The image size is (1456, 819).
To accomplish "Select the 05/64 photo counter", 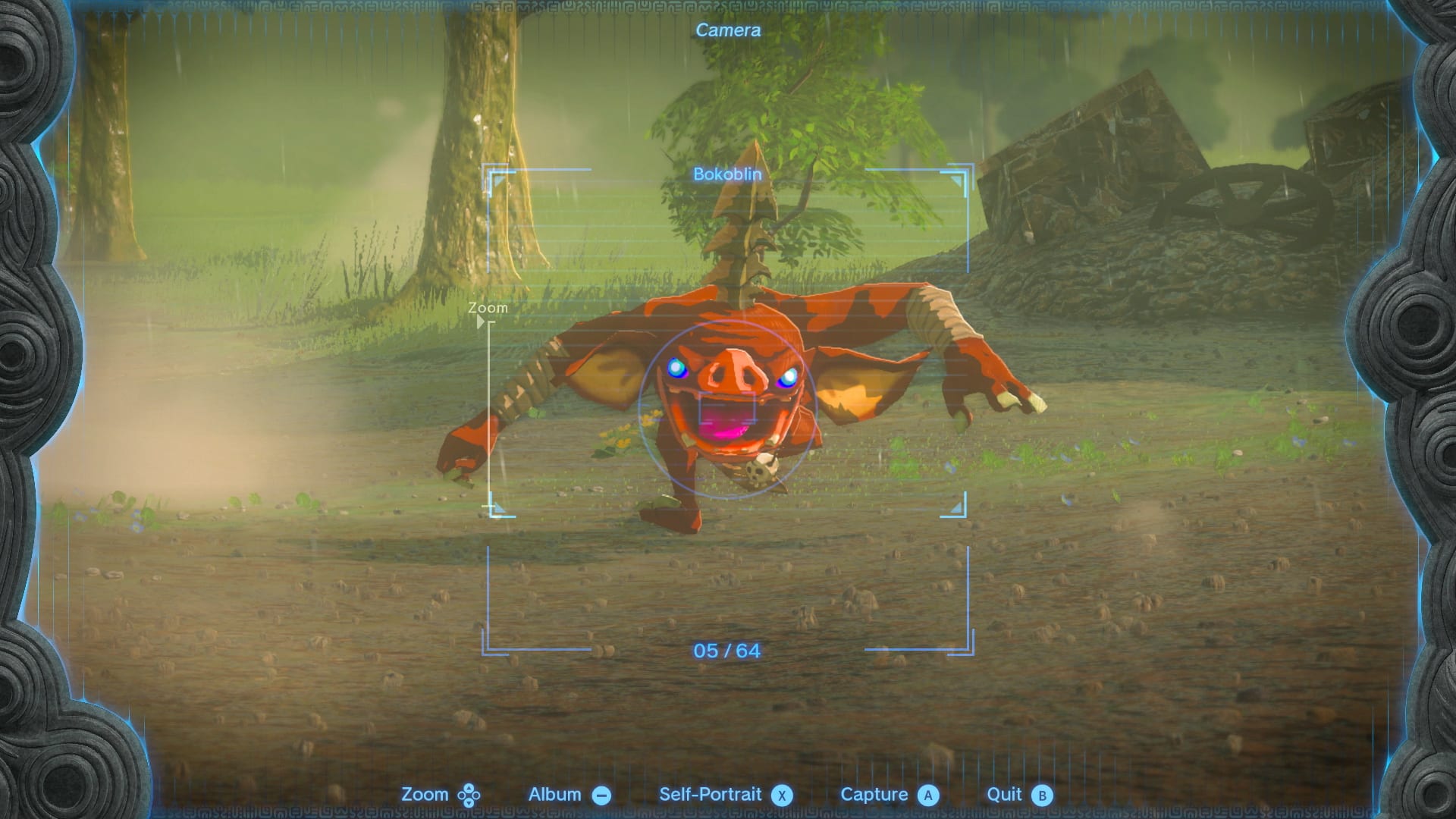I will pos(726,651).
